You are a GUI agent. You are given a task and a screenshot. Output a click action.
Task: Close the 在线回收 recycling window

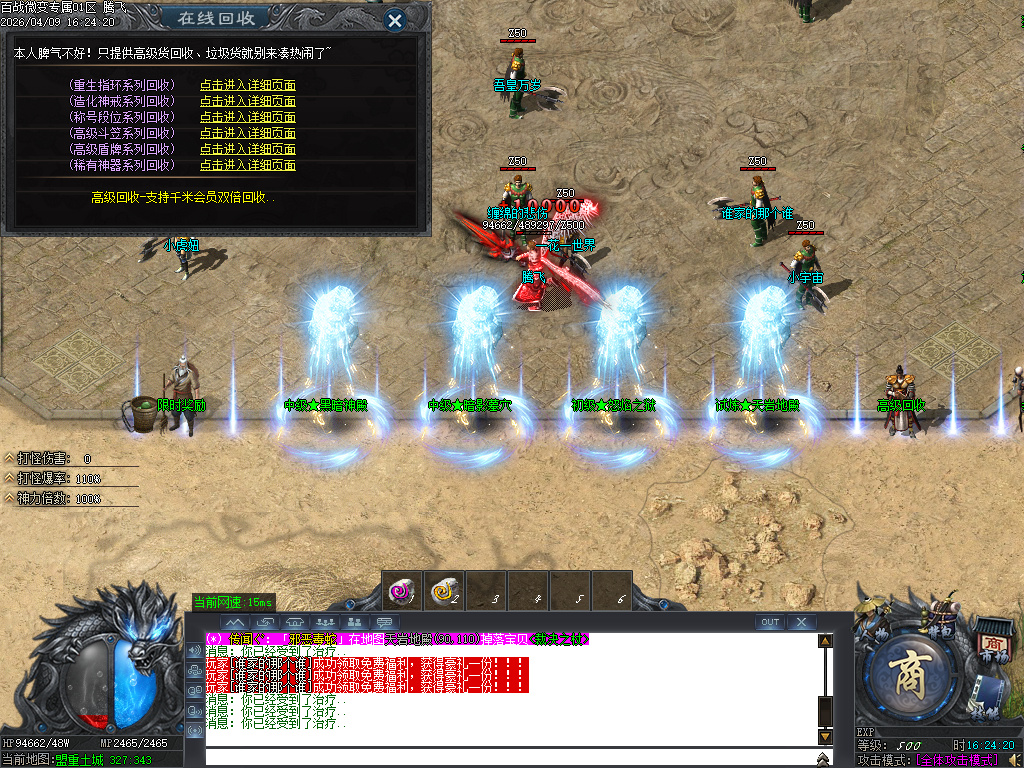[395, 19]
